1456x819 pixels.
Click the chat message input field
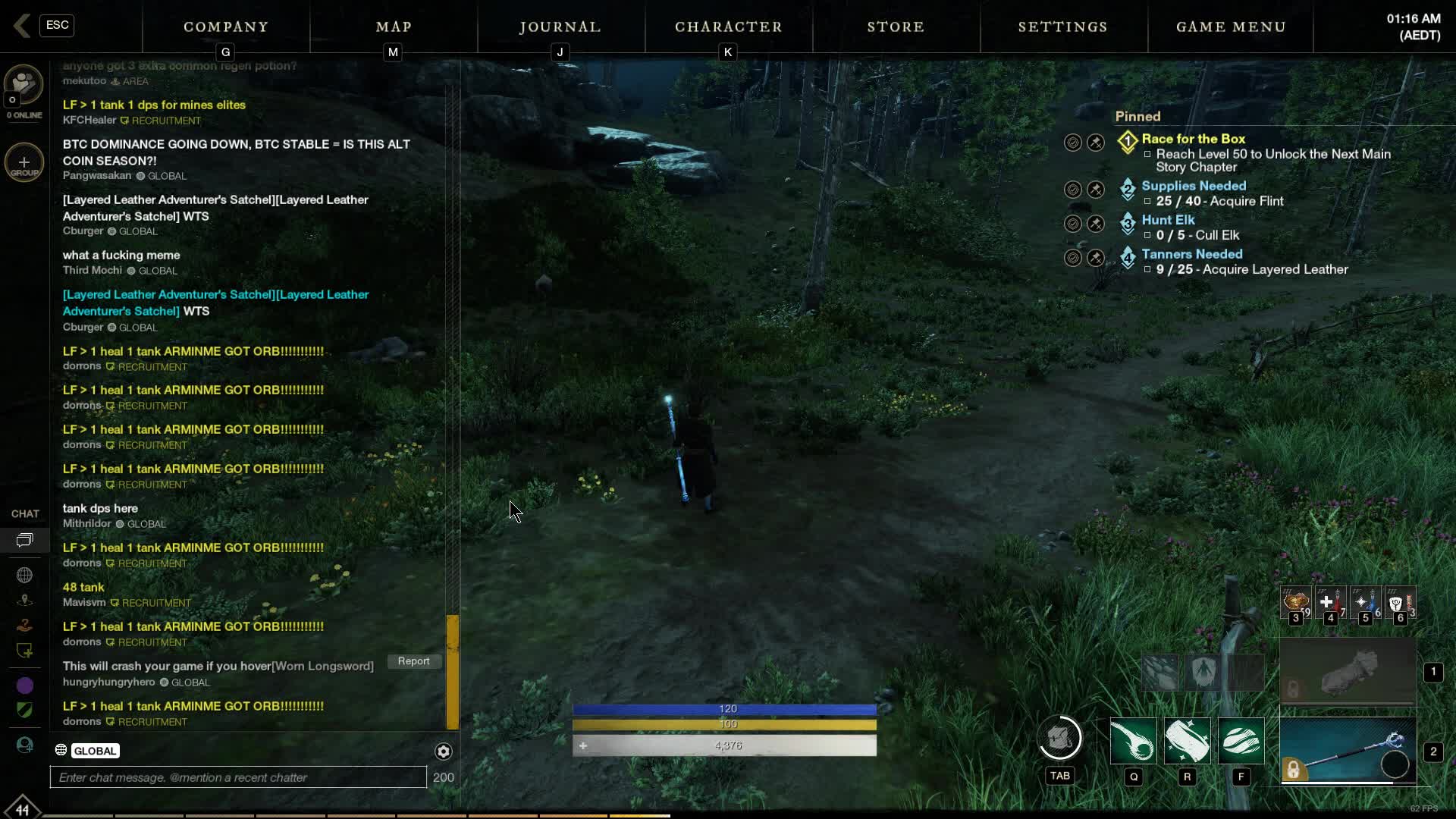click(238, 777)
